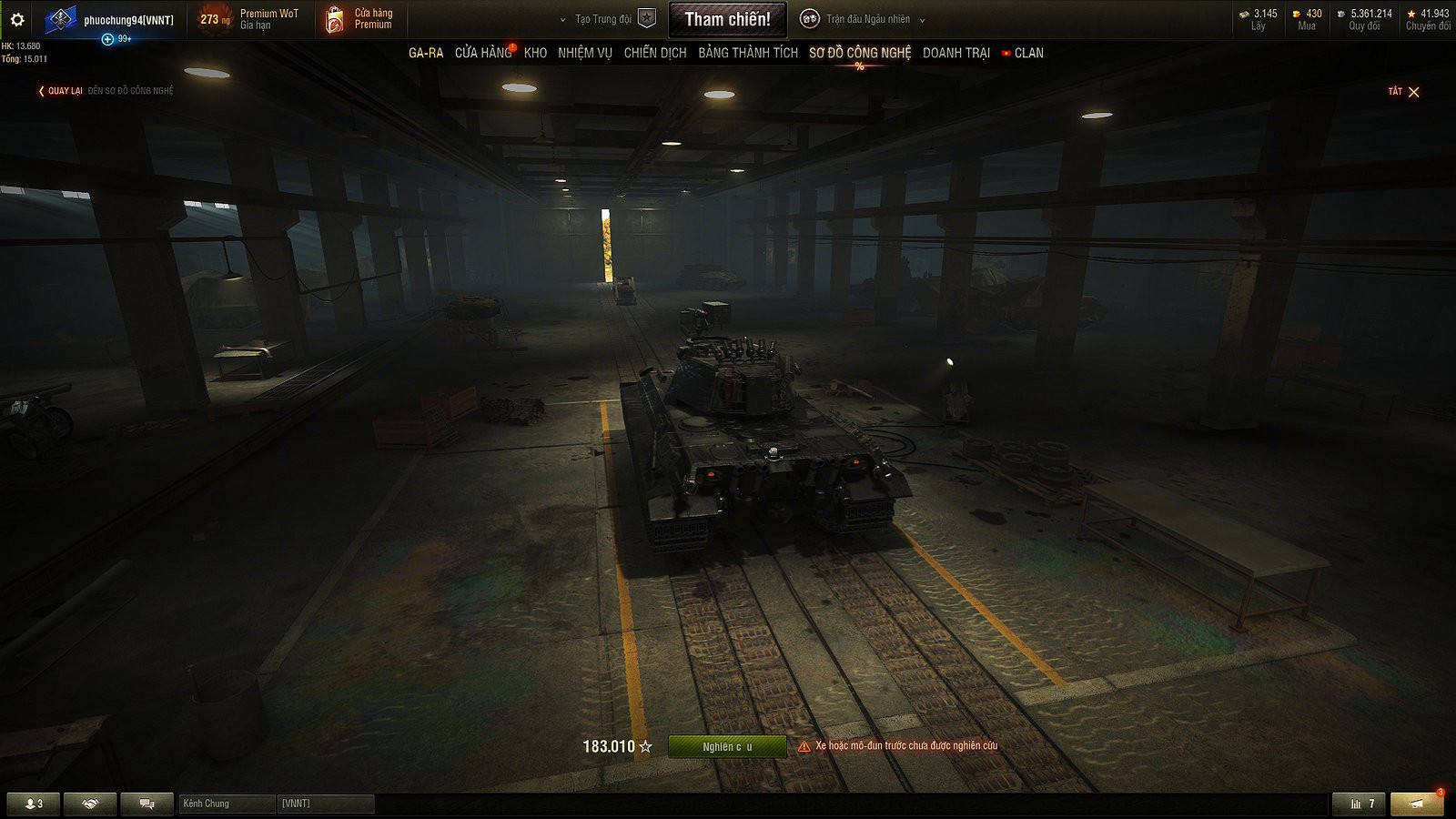Click QUAY LẠI to return to tech tree

click(x=64, y=91)
